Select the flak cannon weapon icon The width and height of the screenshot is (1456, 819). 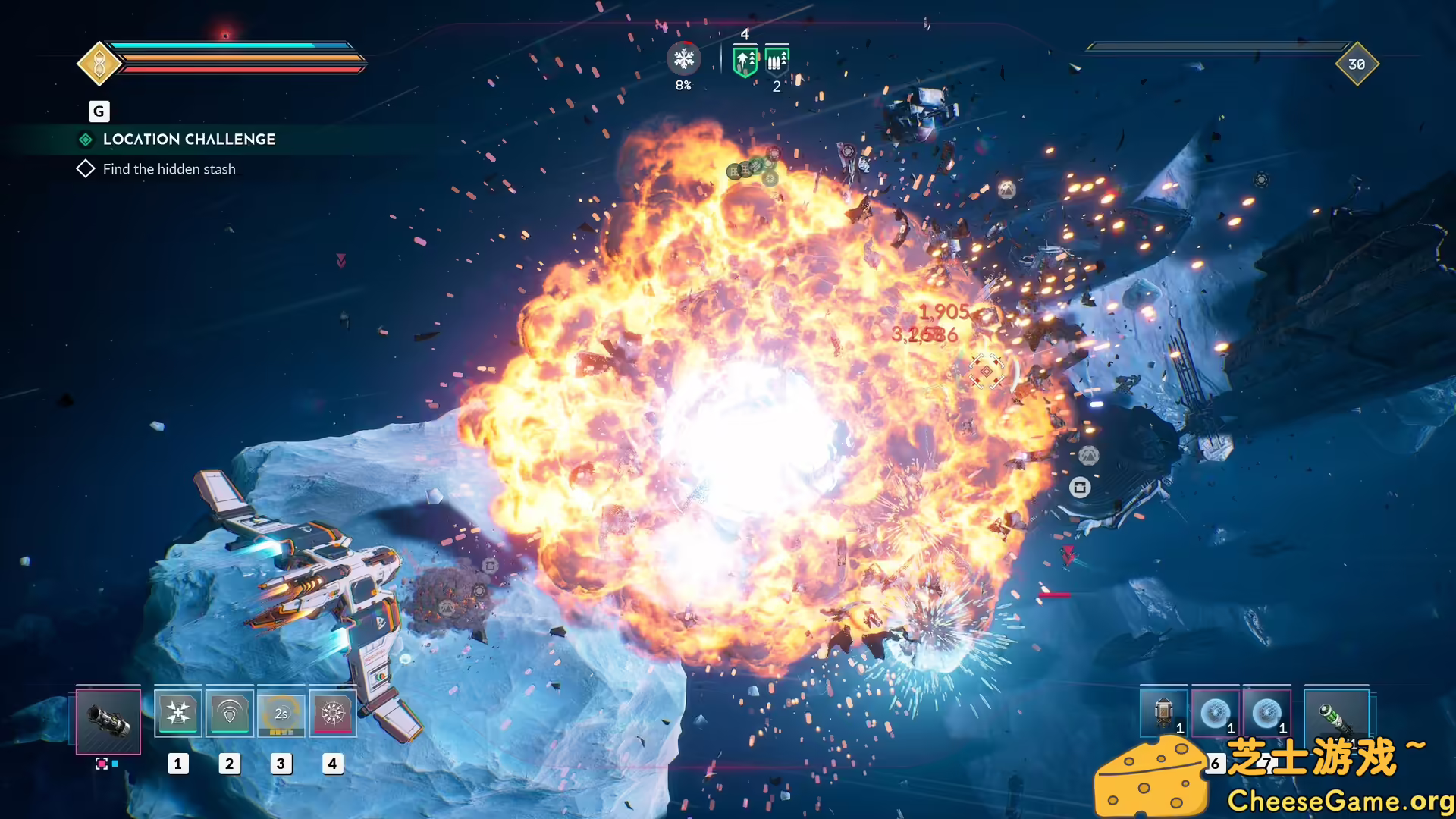coord(108,720)
